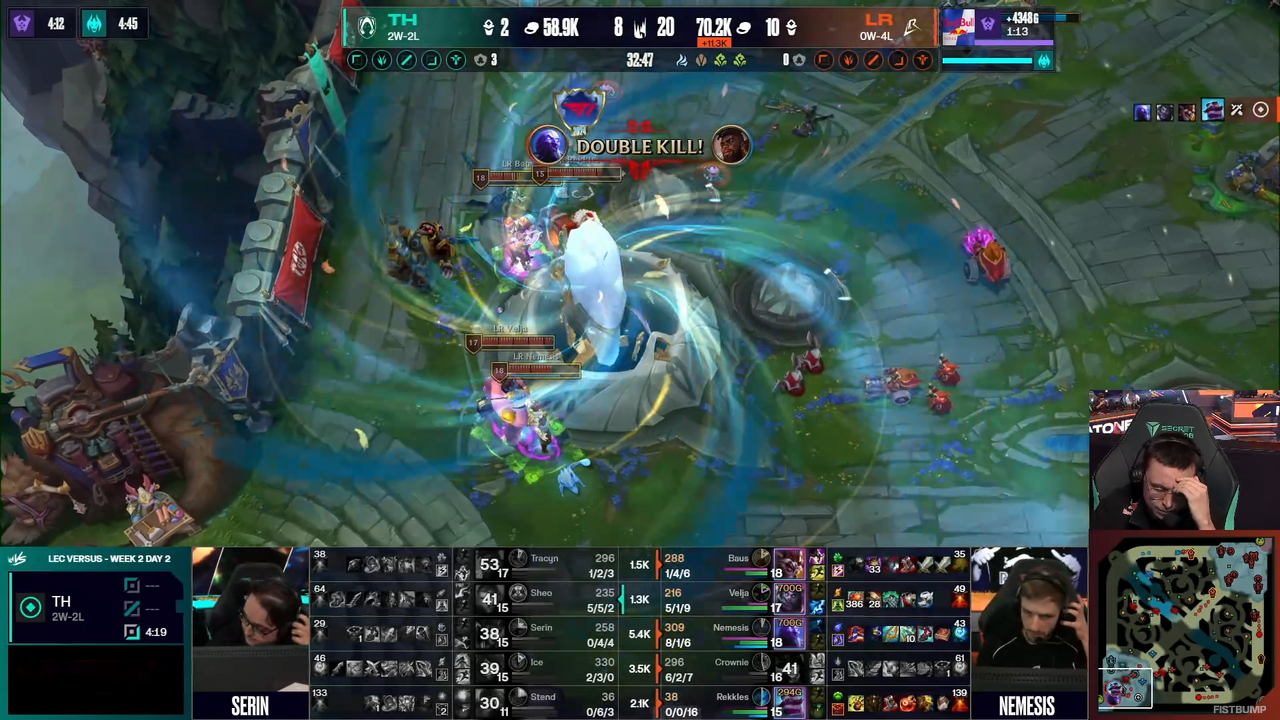Click the gold icon beside 58.9K

529,27
